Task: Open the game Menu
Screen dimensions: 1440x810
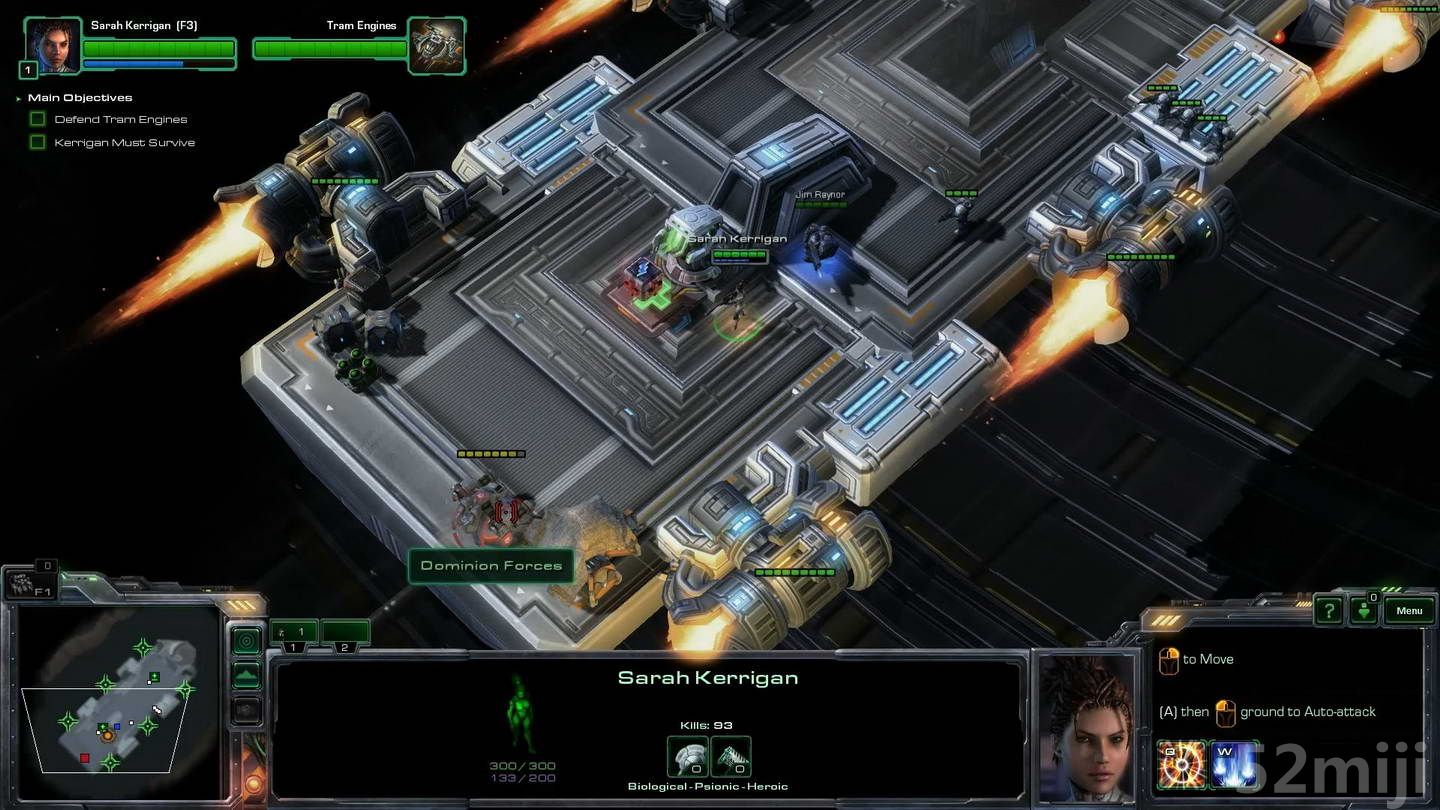Action: (x=1409, y=610)
